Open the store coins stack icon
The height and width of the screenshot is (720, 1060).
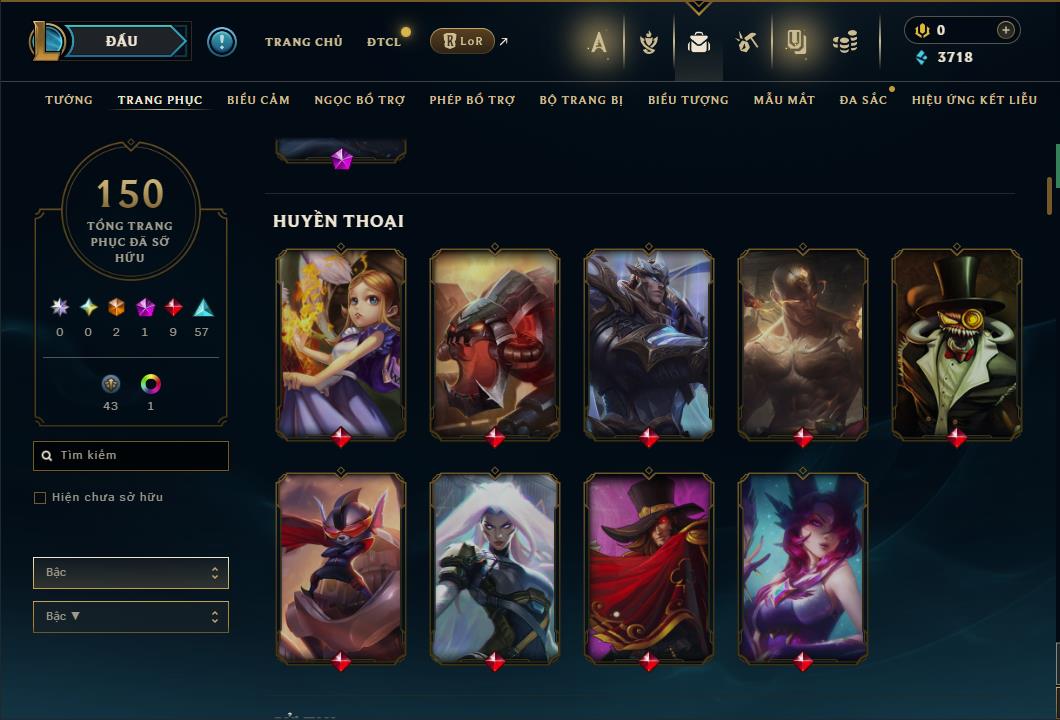(x=846, y=42)
